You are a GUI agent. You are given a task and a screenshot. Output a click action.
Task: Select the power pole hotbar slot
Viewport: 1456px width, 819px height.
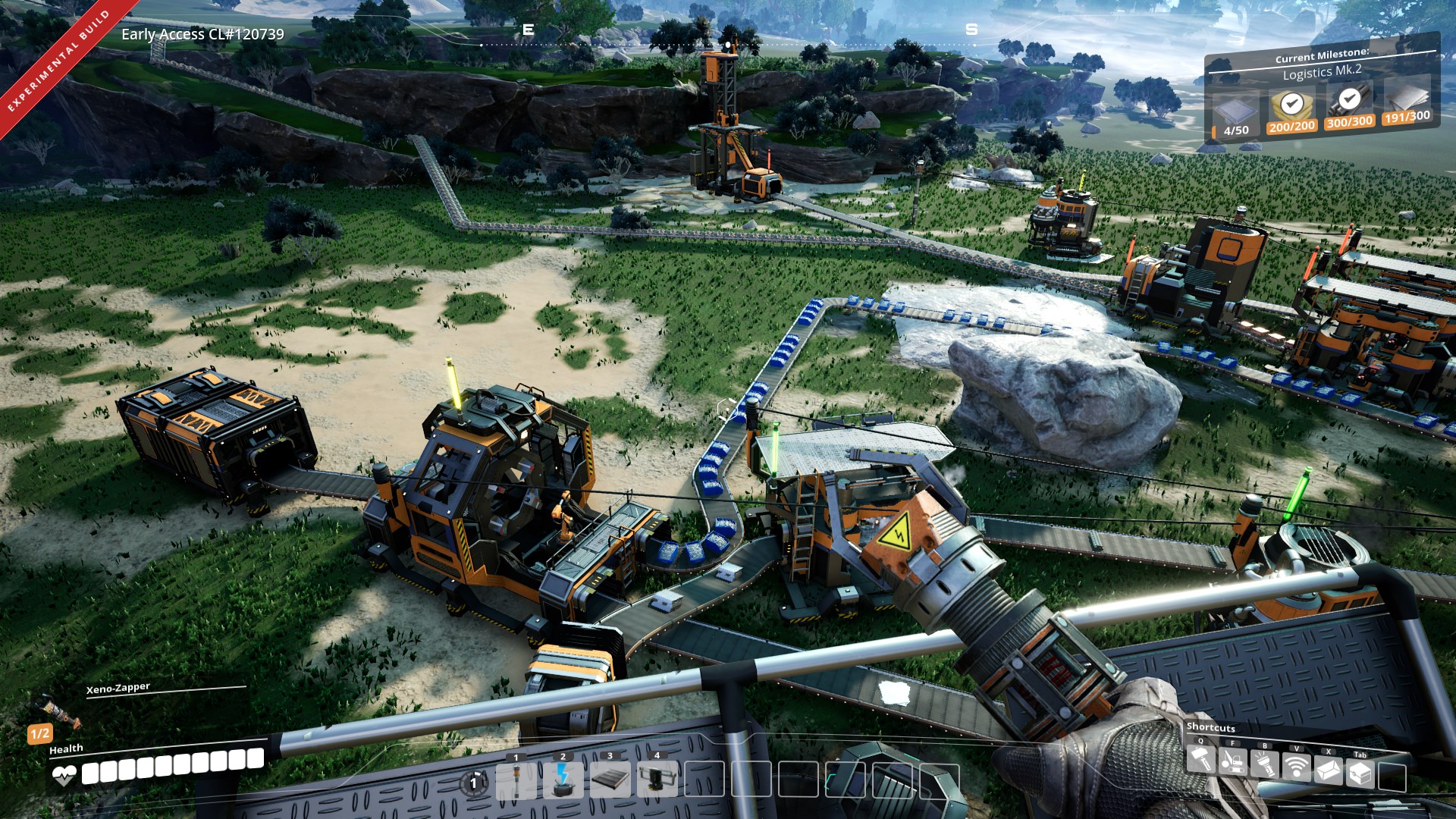pos(516,780)
